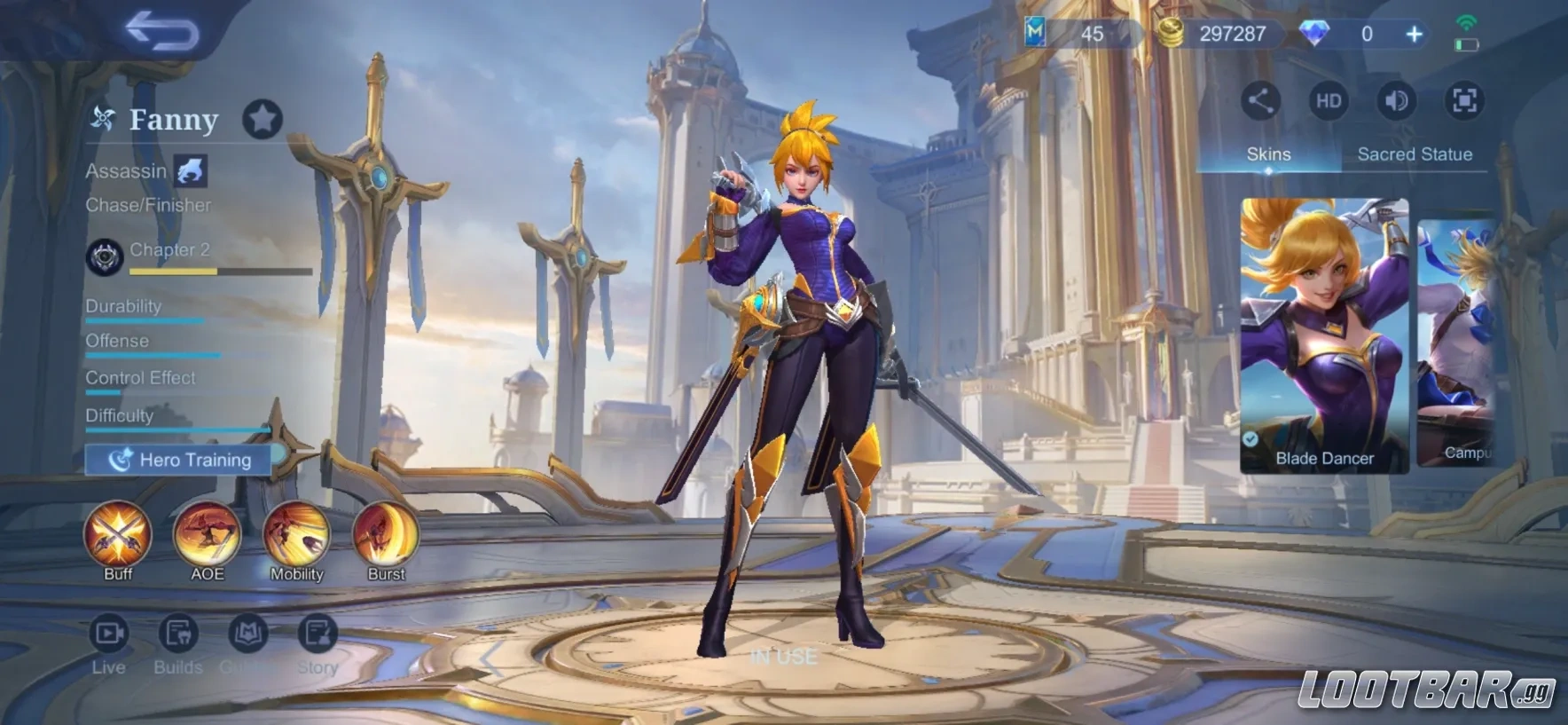Add diamonds with the plus button
The width and height of the screenshot is (1568, 725).
[1415, 35]
